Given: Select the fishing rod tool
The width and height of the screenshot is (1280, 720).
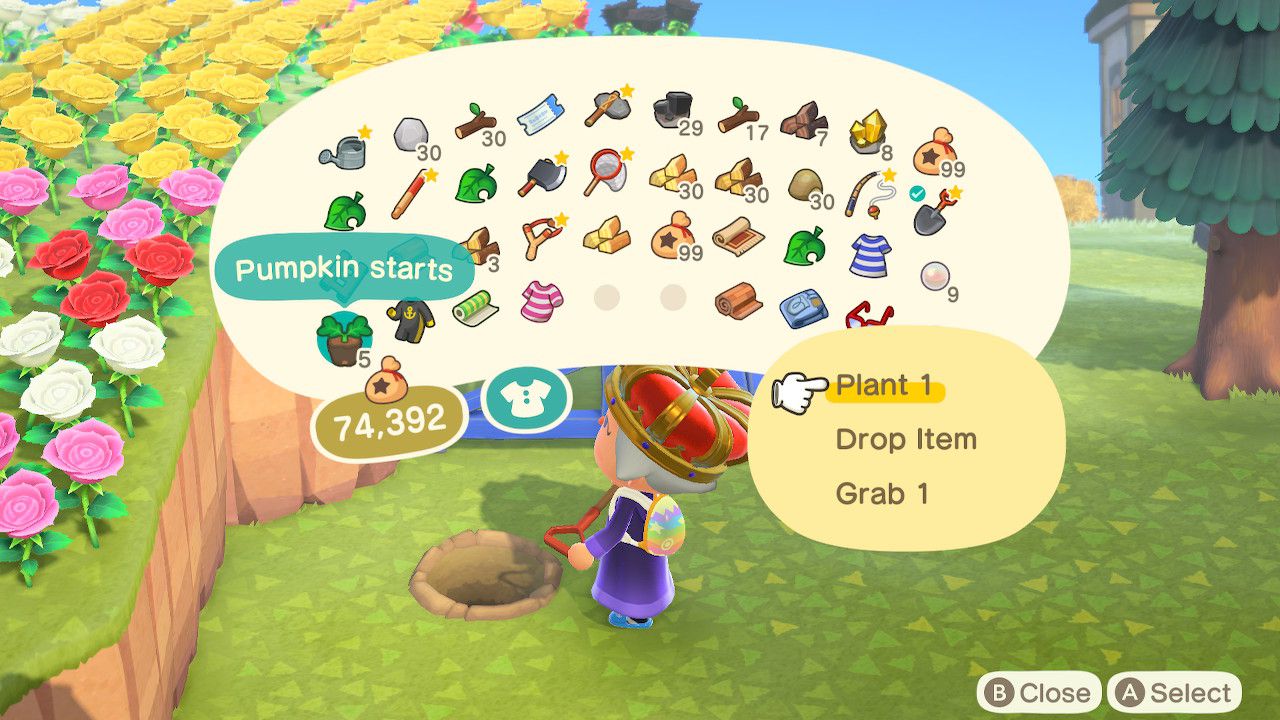Looking at the screenshot, I should 868,190.
